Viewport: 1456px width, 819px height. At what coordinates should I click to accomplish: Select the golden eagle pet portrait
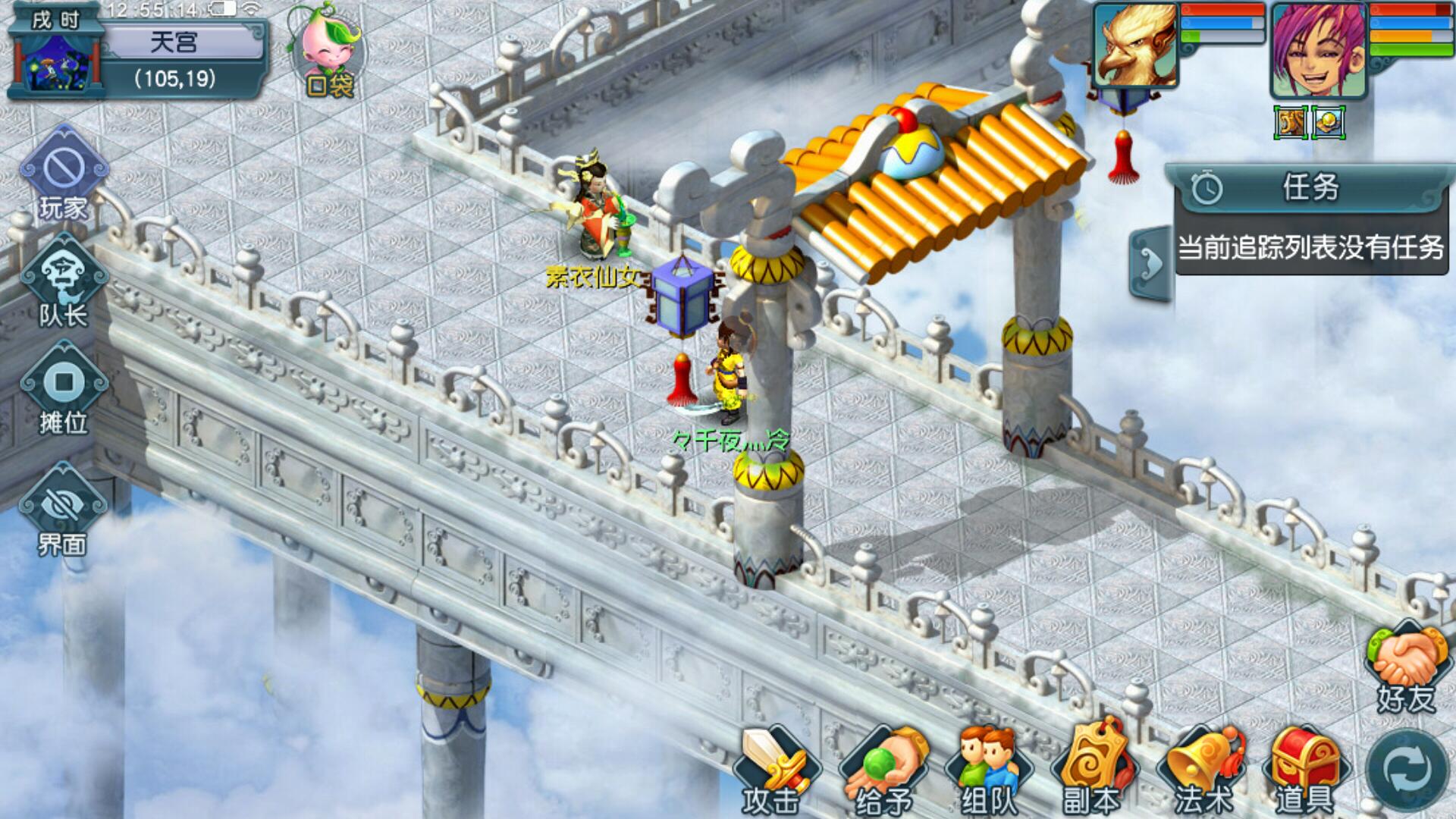[1136, 45]
